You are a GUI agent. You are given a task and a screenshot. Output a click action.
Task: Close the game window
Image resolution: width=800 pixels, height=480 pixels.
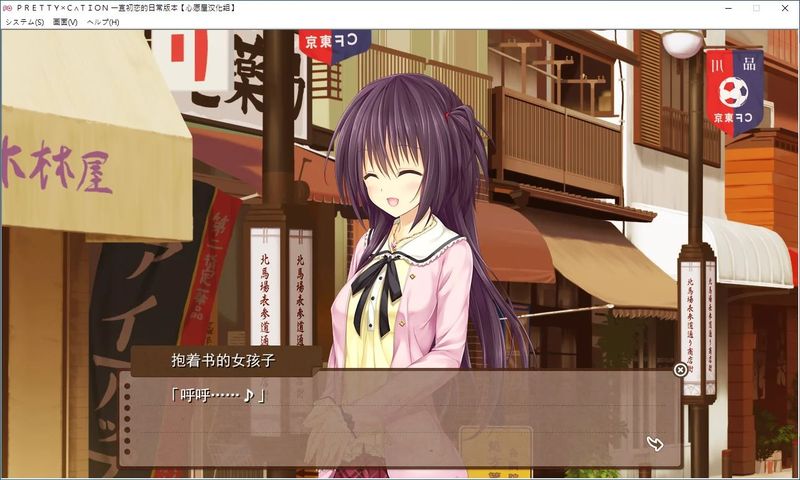tap(783, 8)
